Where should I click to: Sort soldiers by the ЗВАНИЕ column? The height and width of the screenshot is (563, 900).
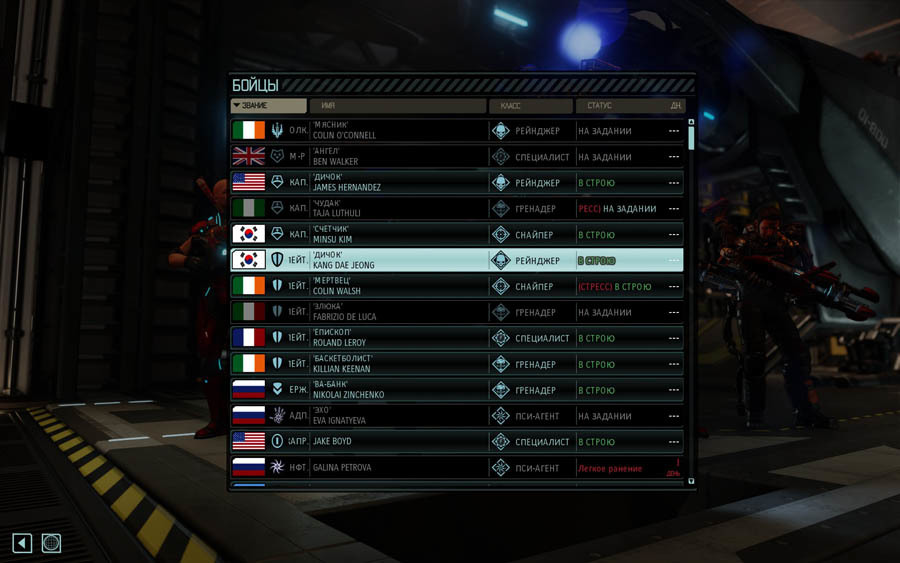tap(268, 105)
